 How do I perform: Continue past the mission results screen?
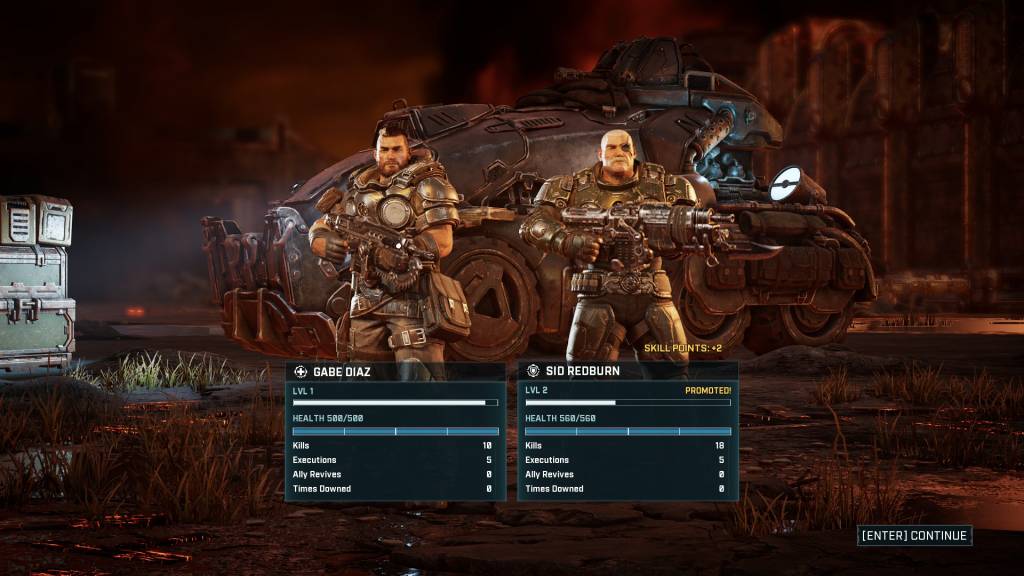[x=914, y=536]
